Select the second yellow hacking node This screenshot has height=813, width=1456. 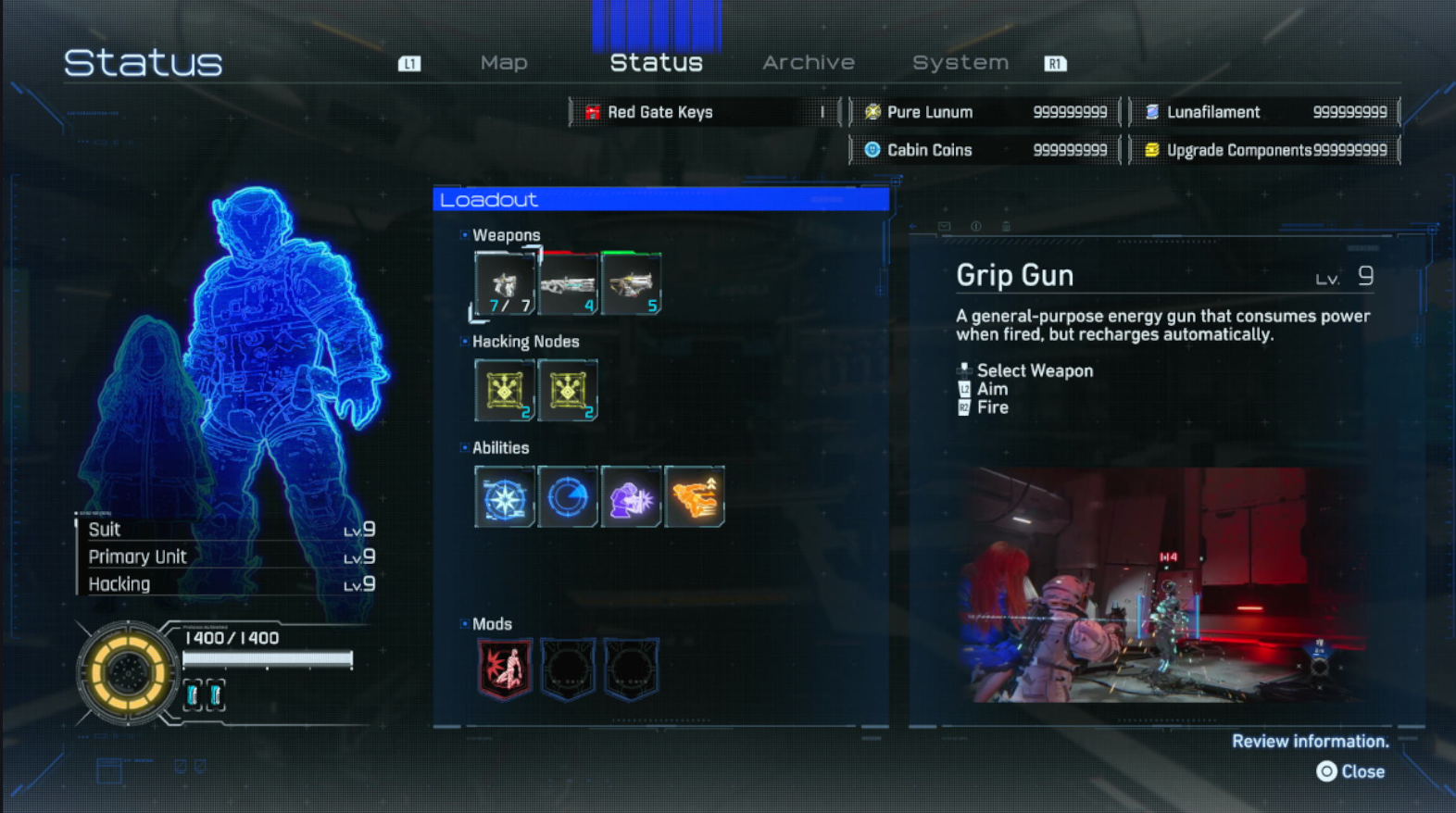pyautogui.click(x=568, y=391)
